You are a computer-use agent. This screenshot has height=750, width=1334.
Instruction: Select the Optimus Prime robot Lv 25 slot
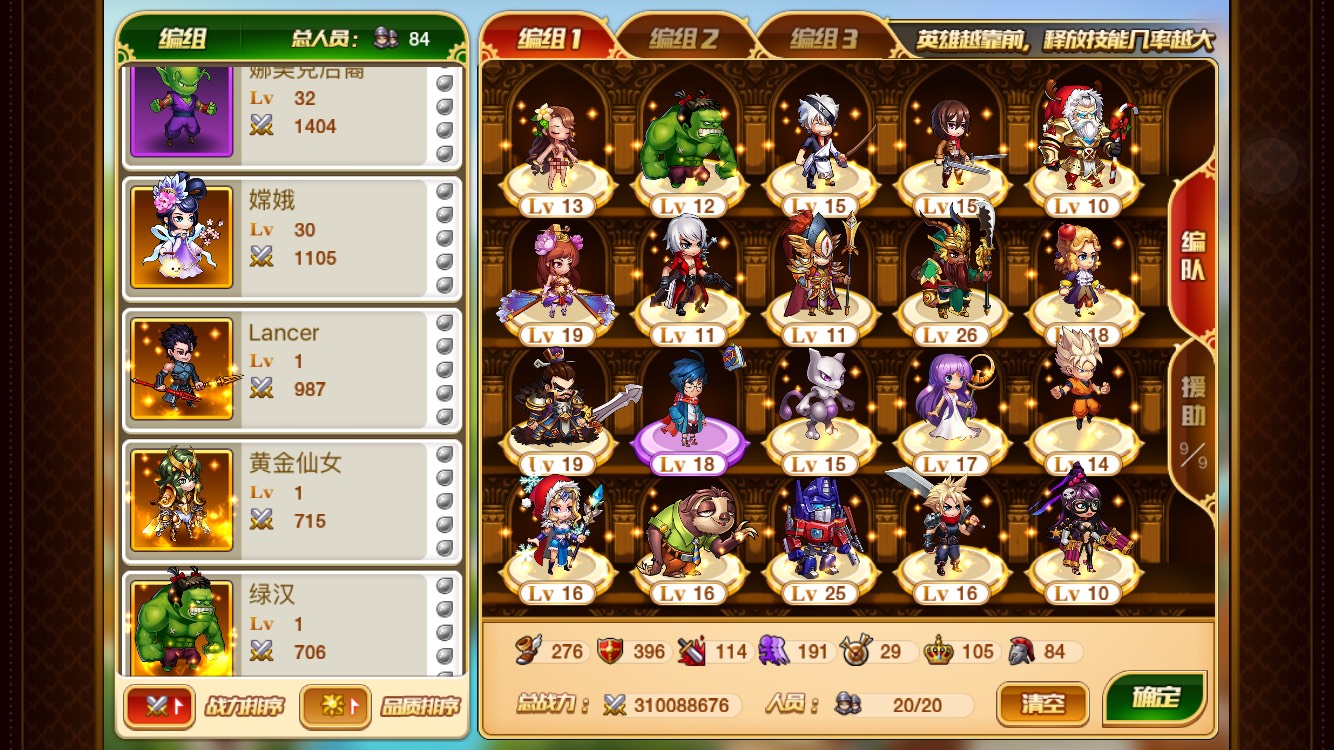click(x=820, y=535)
